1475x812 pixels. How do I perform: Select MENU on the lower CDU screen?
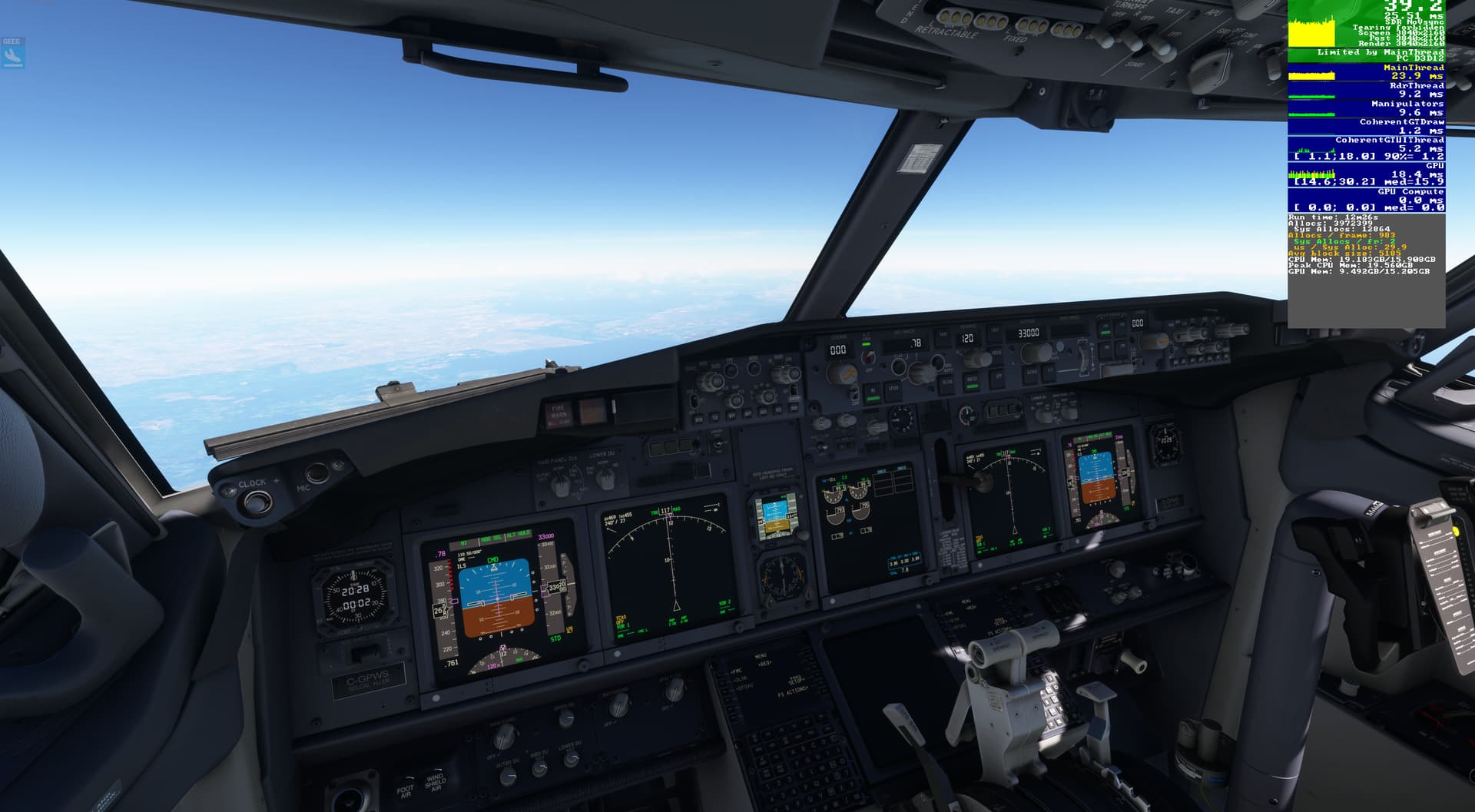click(761, 656)
